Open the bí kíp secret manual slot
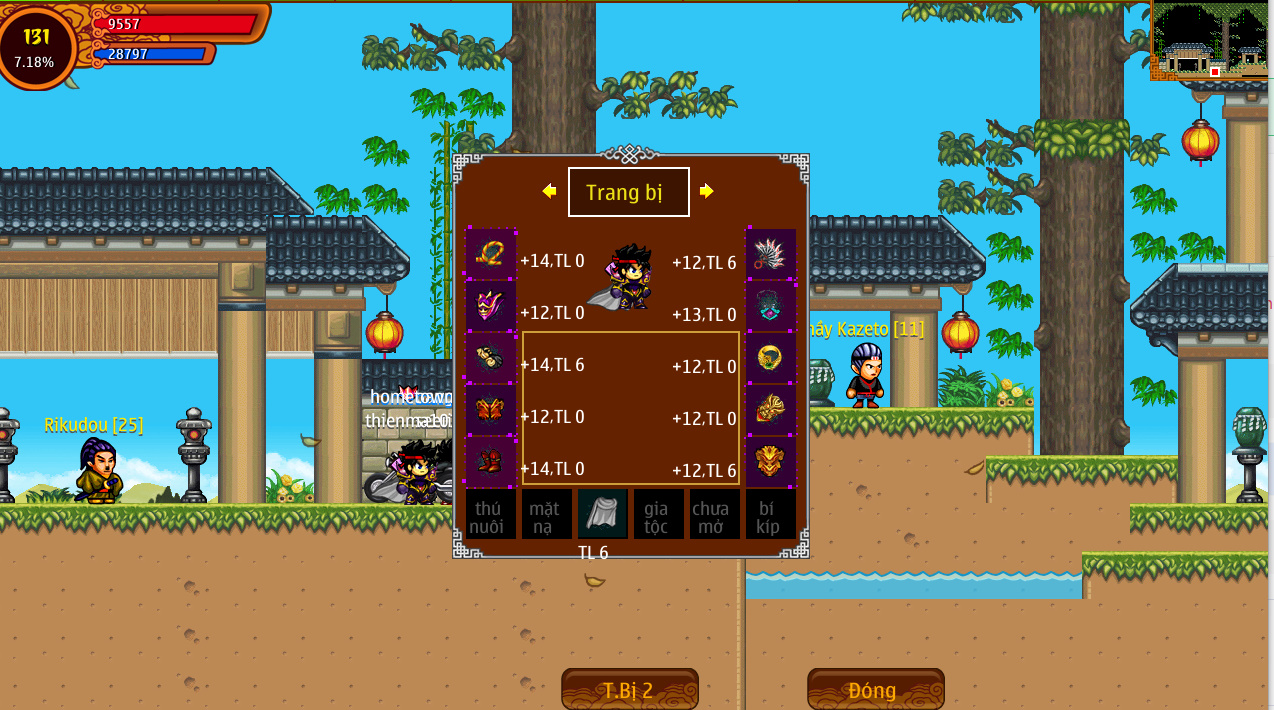 (771, 515)
